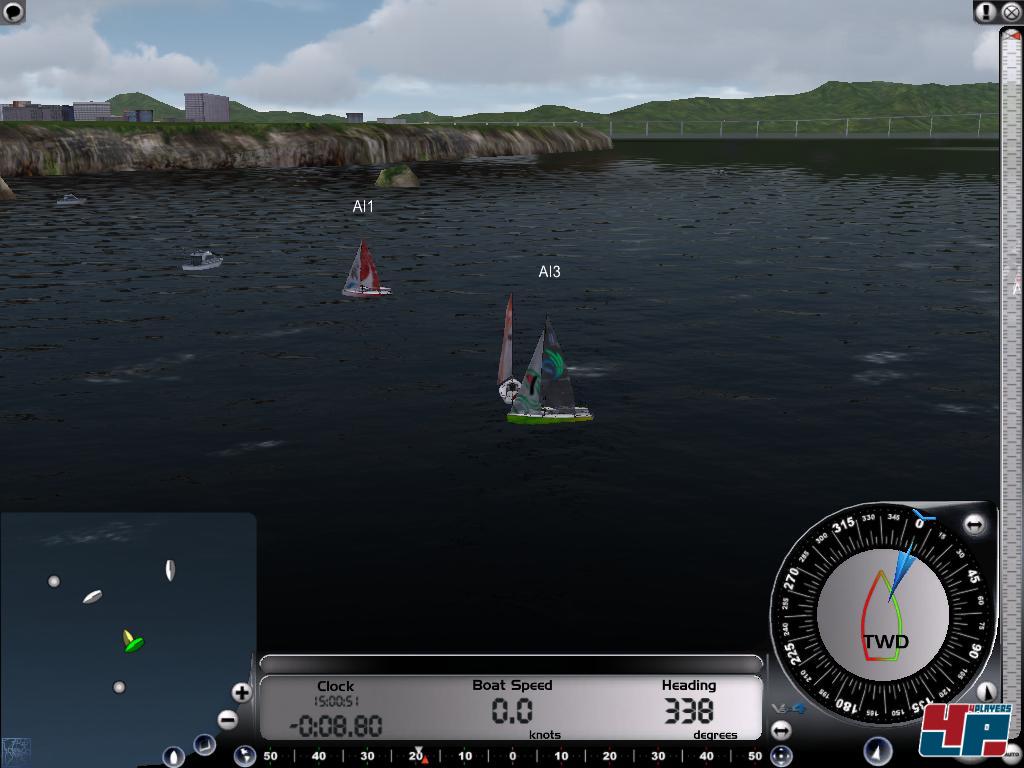Zoom in the minimap with the plus button
The height and width of the screenshot is (768, 1024).
241,692
